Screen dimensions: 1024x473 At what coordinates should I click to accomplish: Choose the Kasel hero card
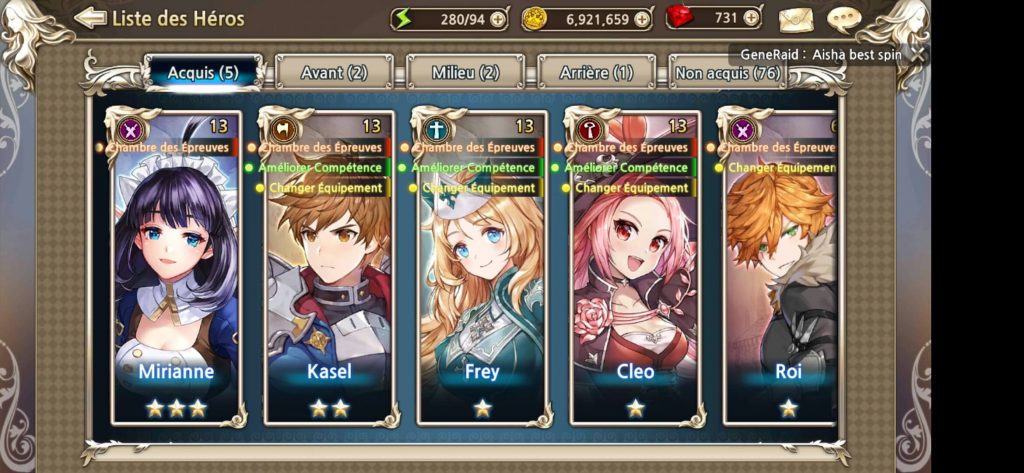[329, 270]
